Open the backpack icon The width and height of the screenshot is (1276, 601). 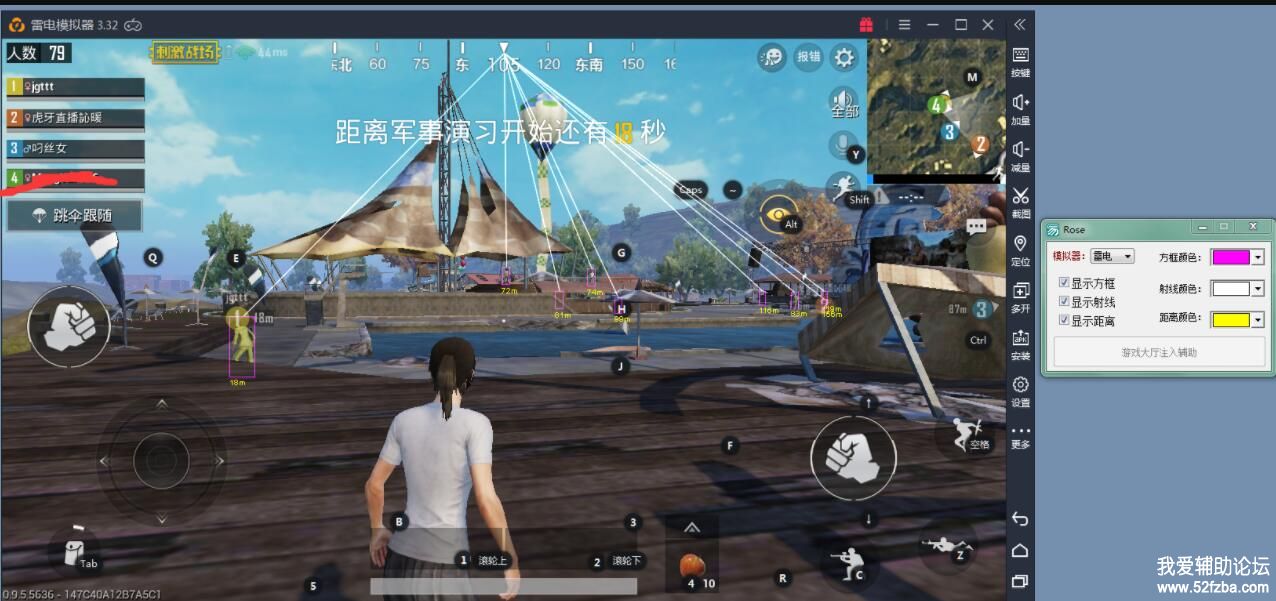pos(72,550)
